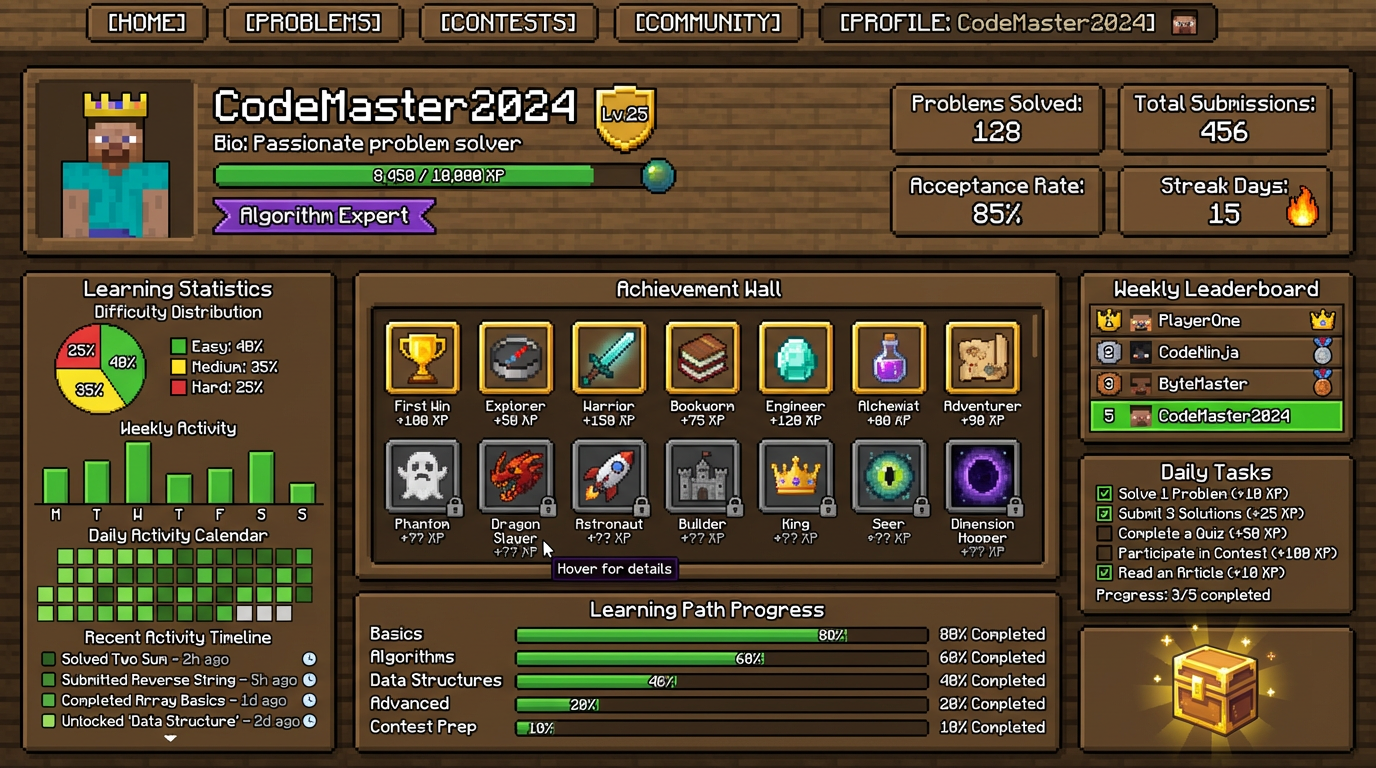Click the Engineer diamond achievement

[795, 358]
